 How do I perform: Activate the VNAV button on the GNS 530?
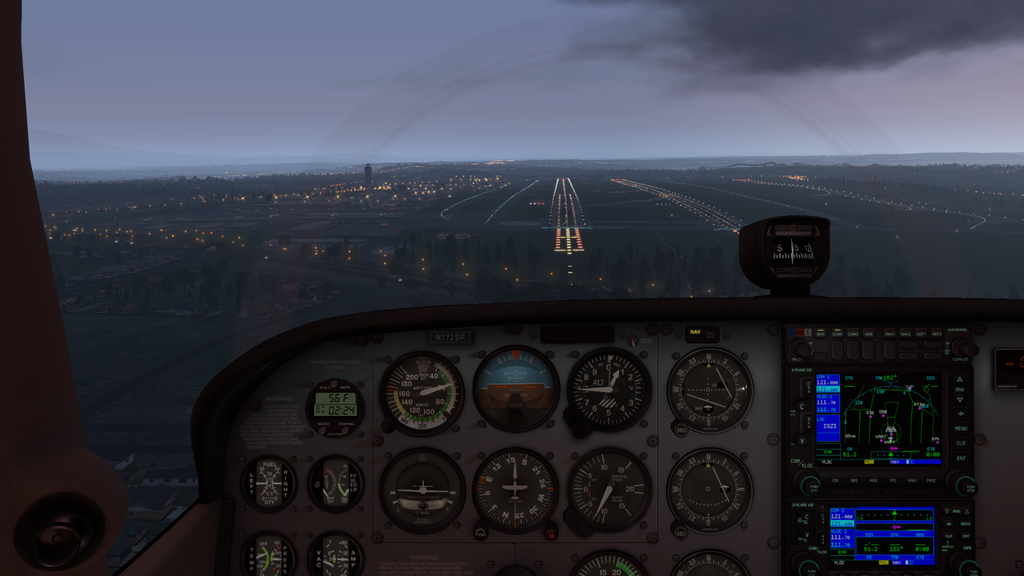coord(914,479)
